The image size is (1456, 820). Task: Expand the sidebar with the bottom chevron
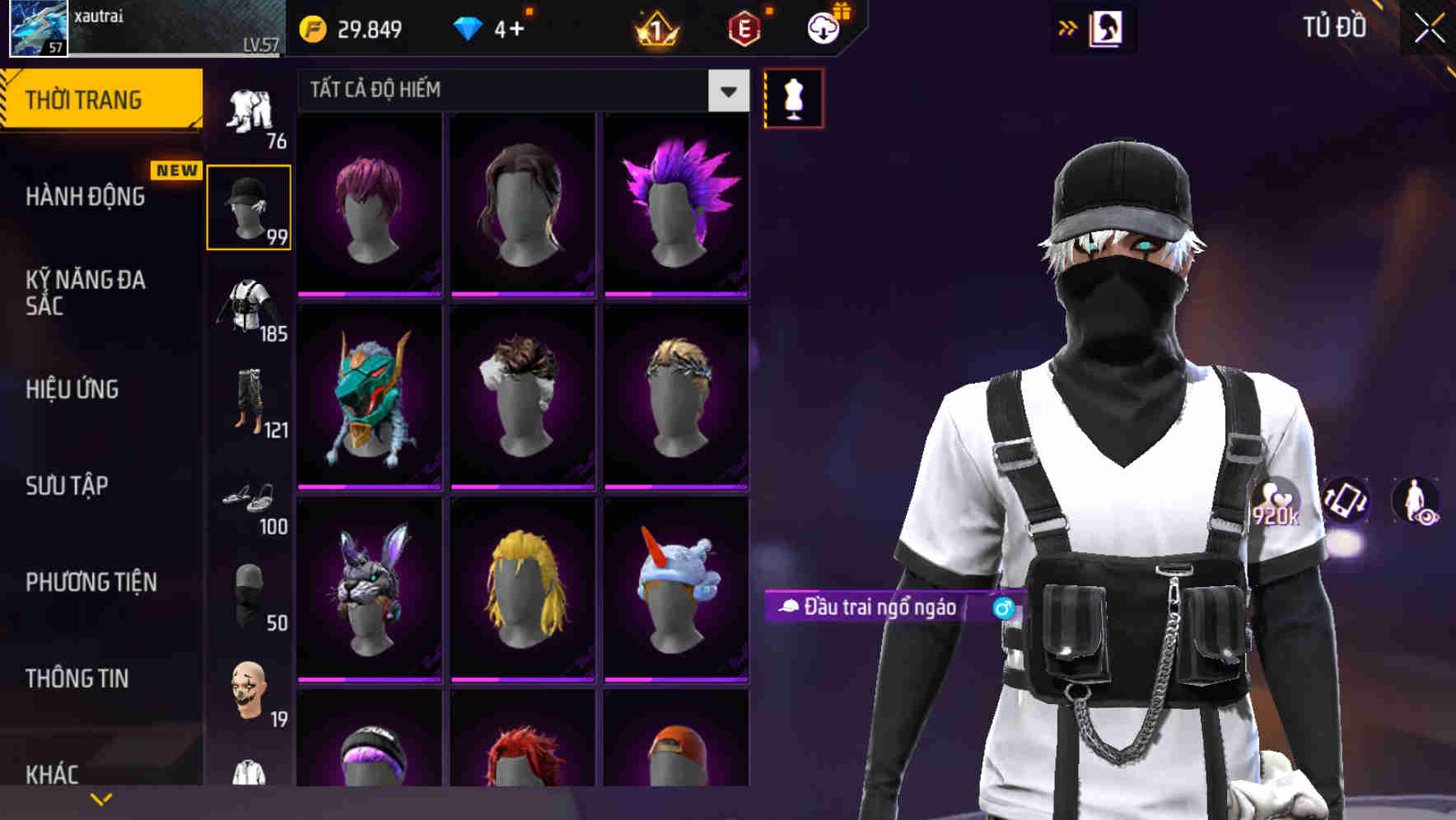click(102, 797)
